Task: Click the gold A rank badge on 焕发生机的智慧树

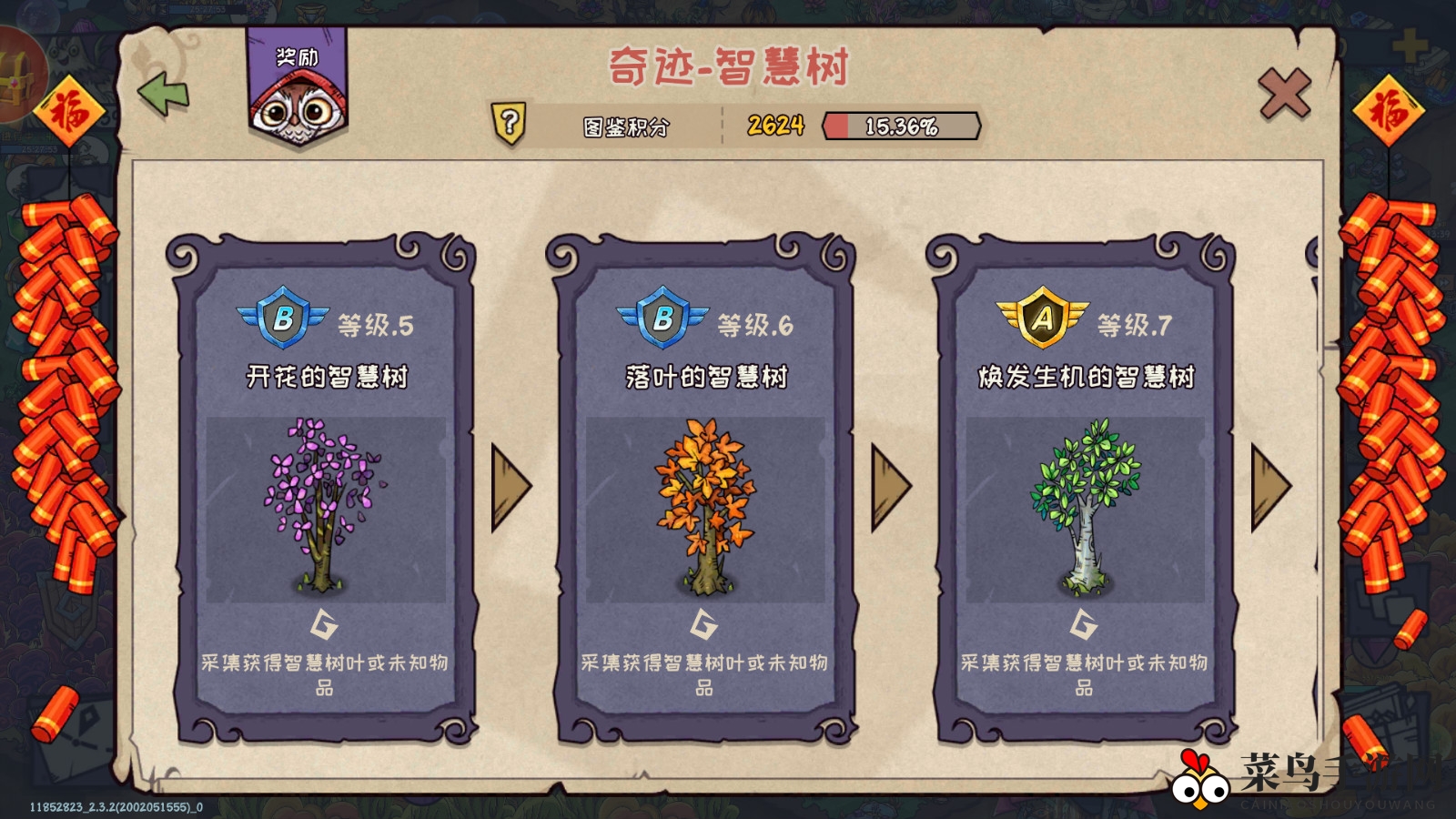Action: pyautogui.click(x=1042, y=318)
